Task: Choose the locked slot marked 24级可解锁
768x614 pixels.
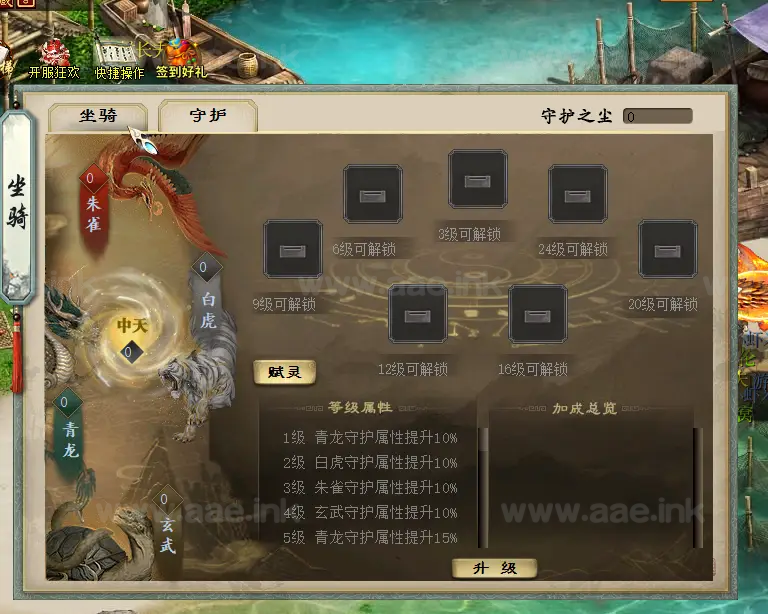Action: 578,194
